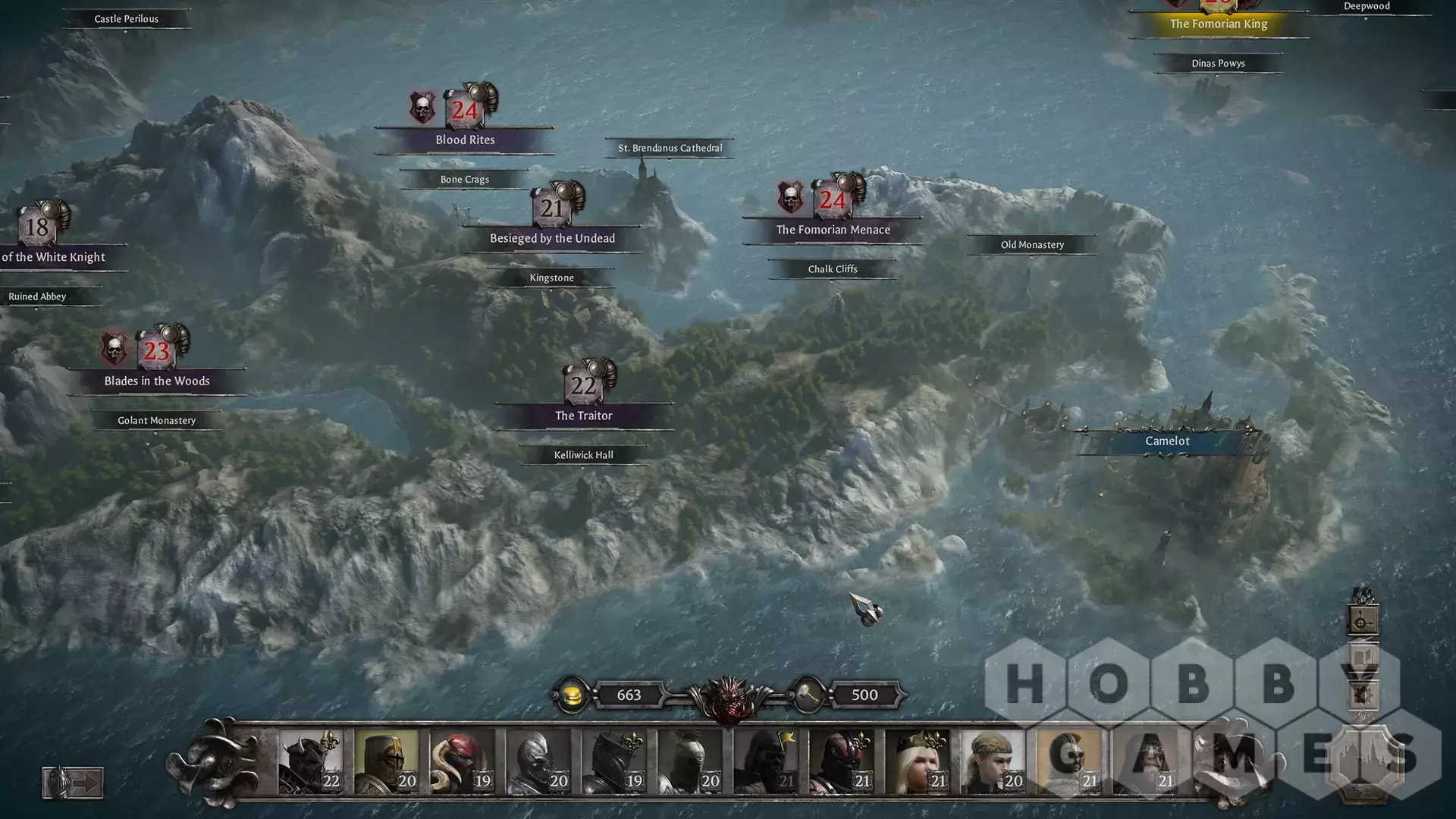Screen dimensions: 1456x819
Task: Click the compass crosshair map button
Action: pyautogui.click(x=1363, y=621)
